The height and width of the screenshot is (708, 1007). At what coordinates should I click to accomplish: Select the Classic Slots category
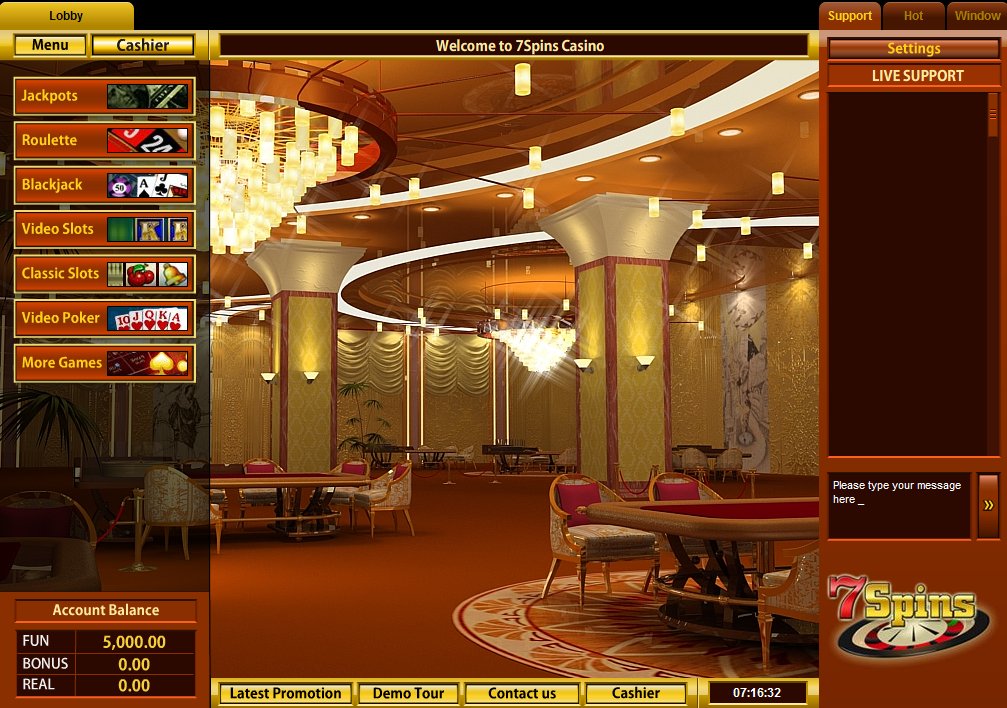pyautogui.click(x=104, y=273)
